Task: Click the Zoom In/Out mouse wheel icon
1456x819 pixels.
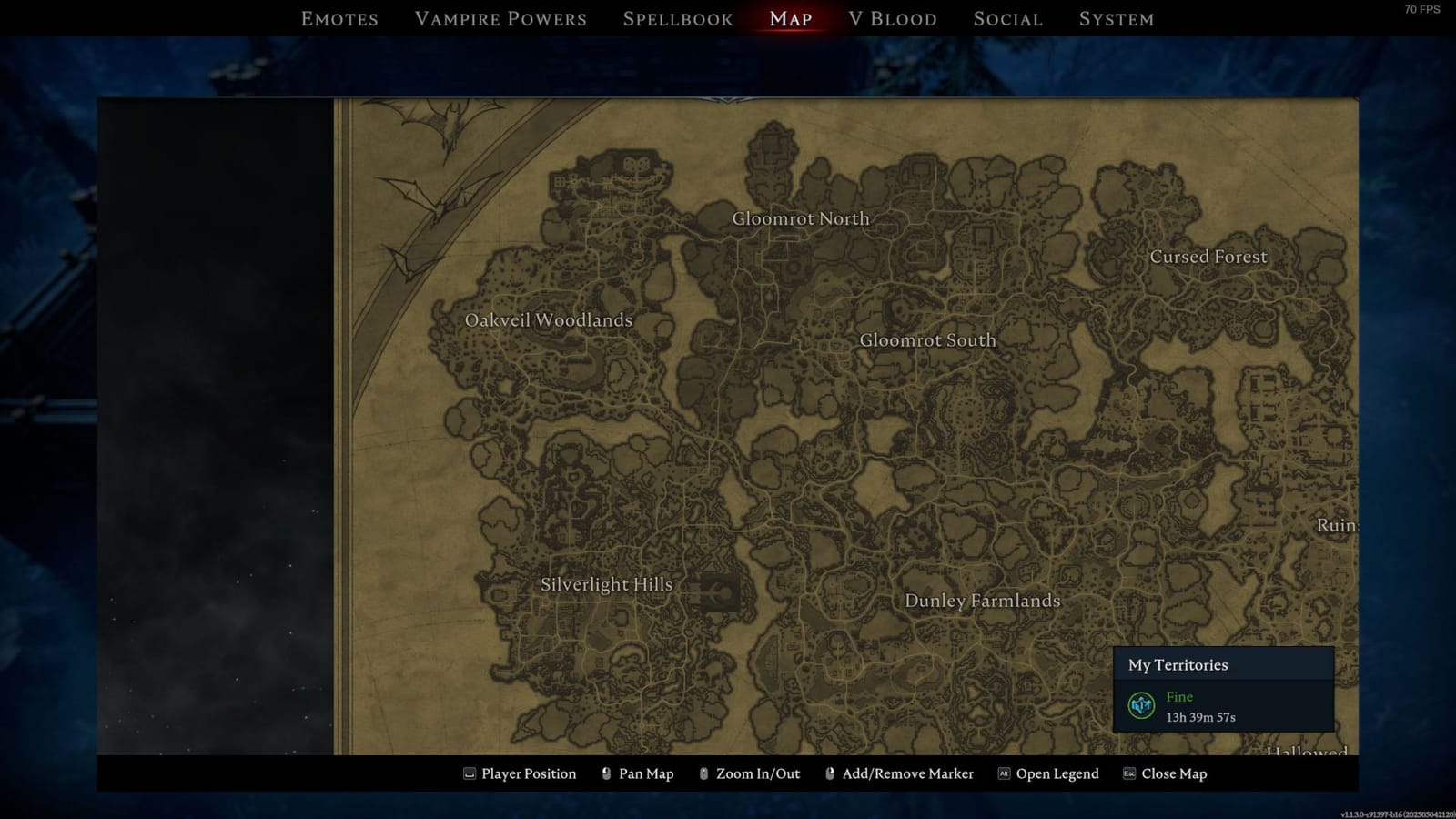Action: pos(703,773)
